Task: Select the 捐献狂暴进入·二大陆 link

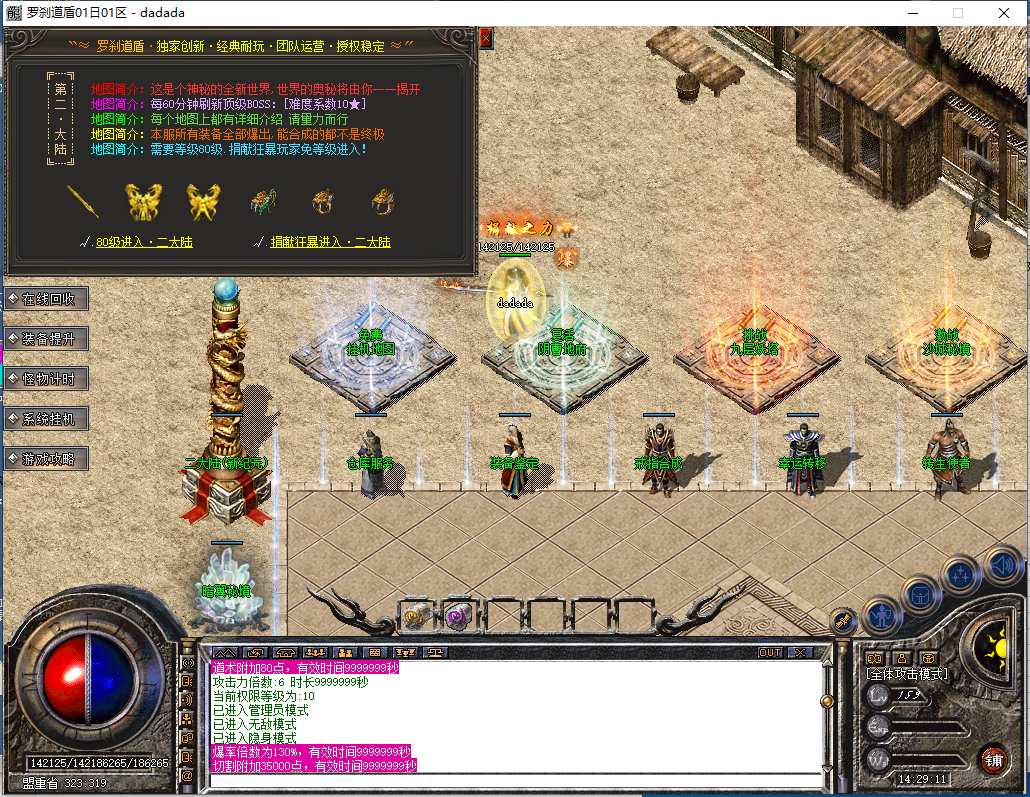Action: tap(329, 242)
